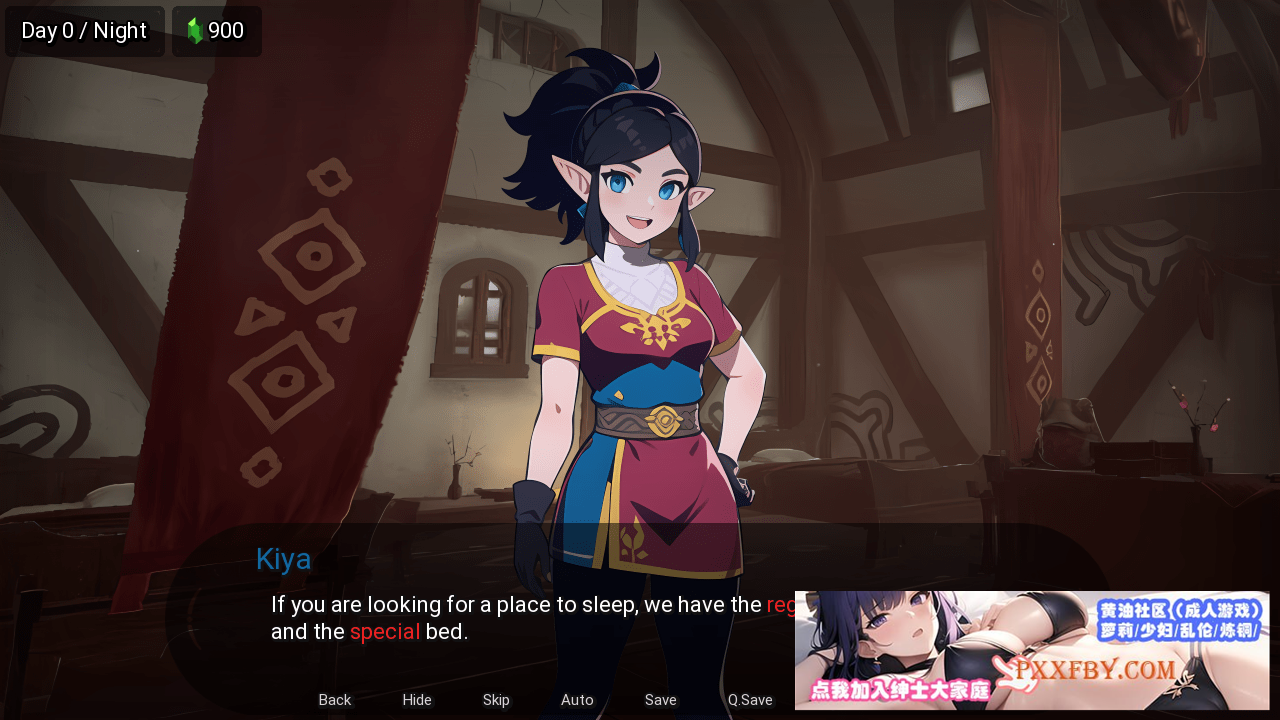Select the "special" bed option
Viewport: 1280px width, 720px height.
click(385, 631)
